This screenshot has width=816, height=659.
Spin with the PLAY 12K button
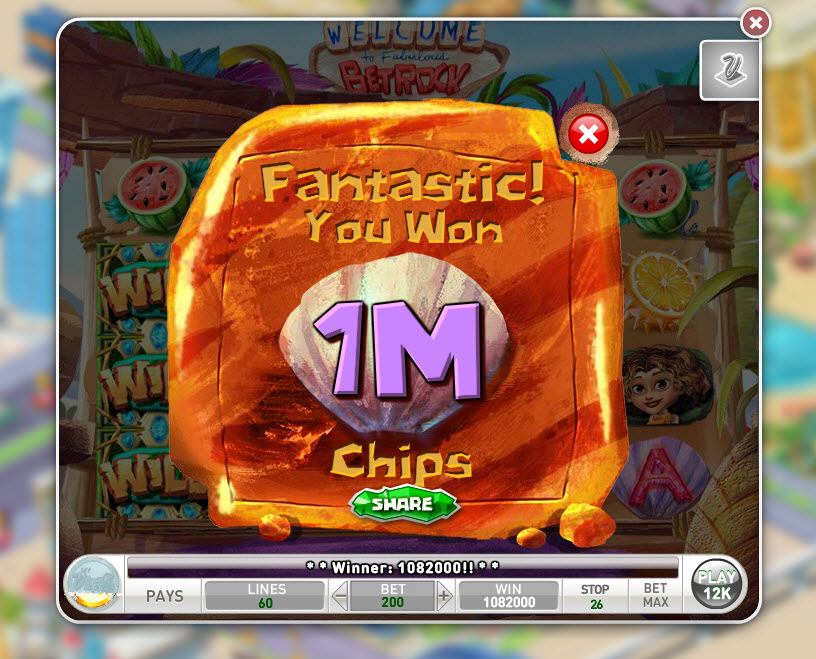(716, 585)
